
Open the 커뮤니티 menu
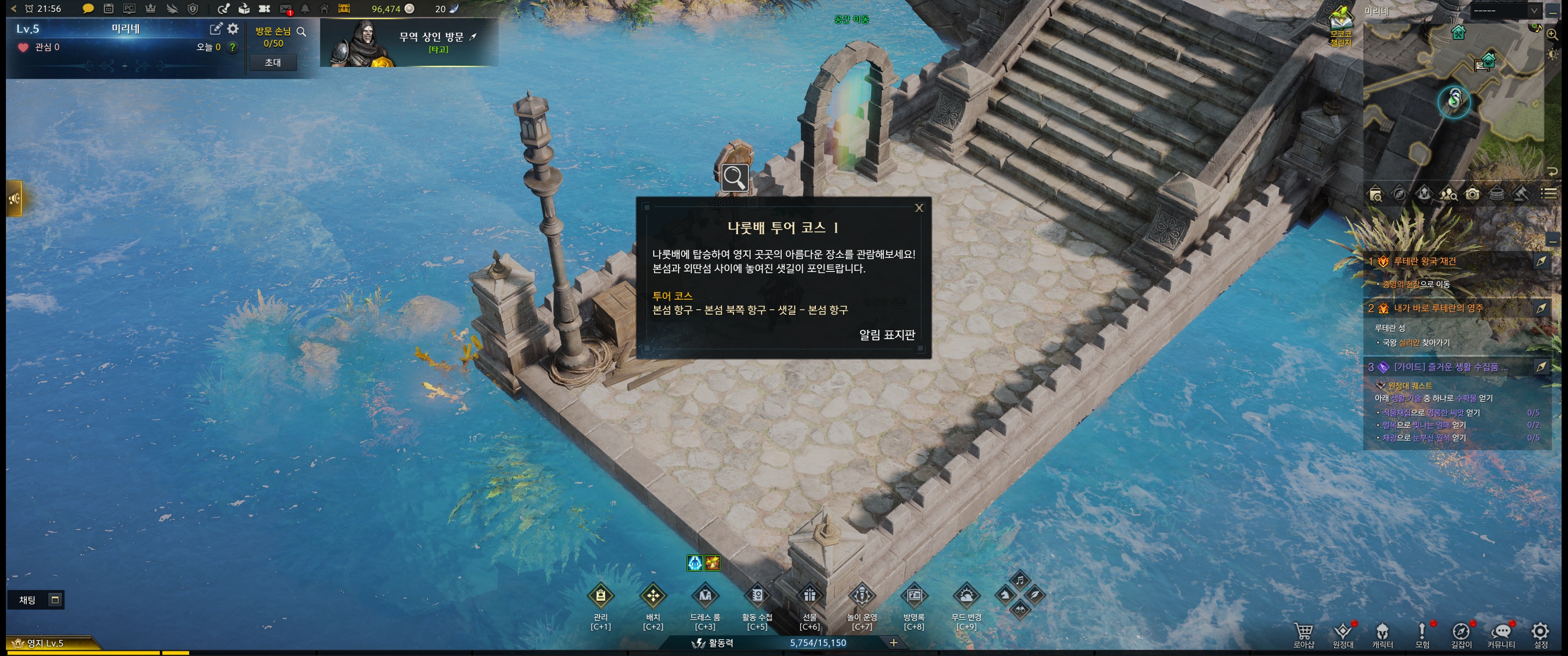point(1501,633)
